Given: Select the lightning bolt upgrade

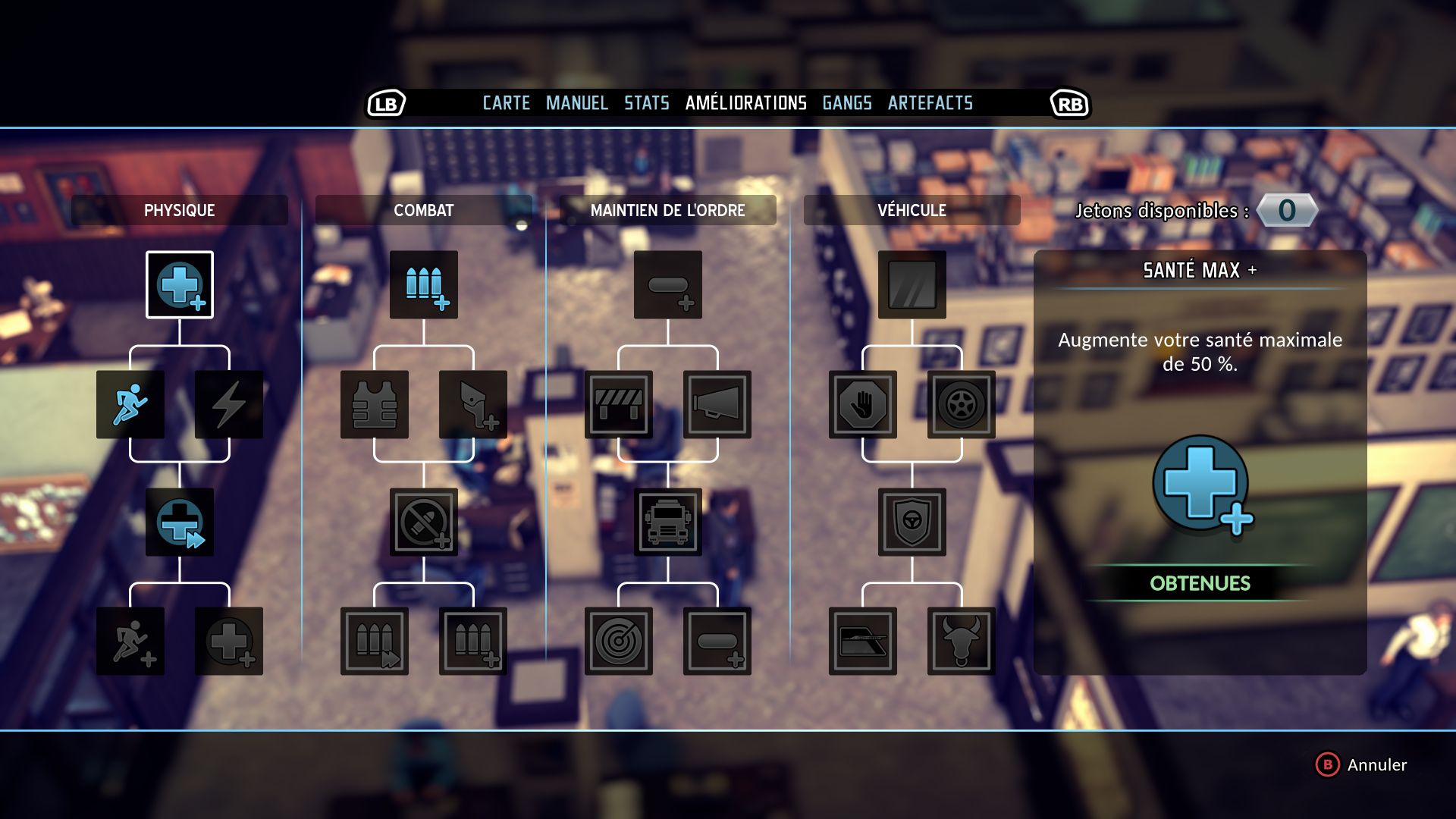Looking at the screenshot, I should [229, 404].
